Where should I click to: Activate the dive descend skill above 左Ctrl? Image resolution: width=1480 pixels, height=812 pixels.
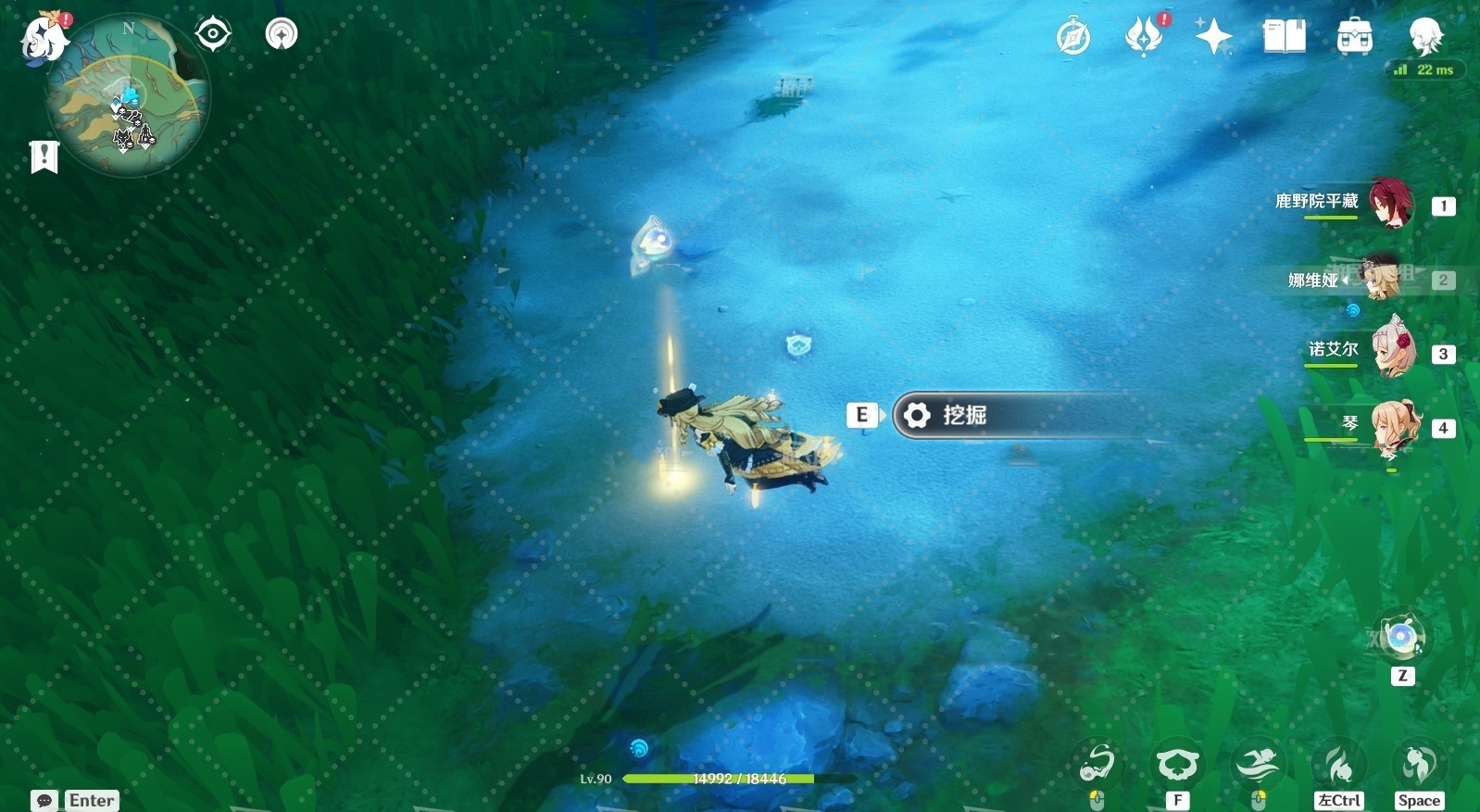pos(1339,766)
